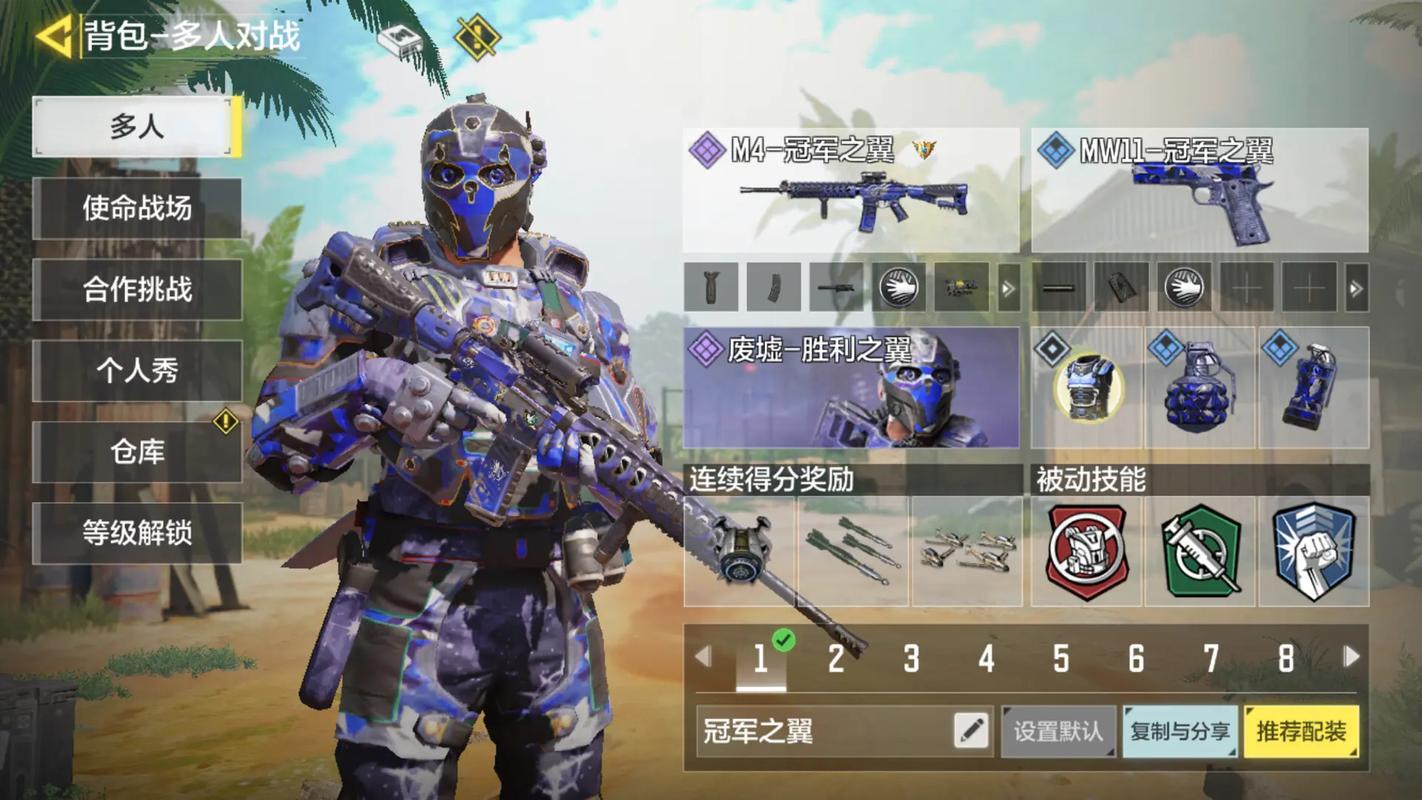Open 复制与分享 copy and share
Viewport: 1422px width, 800px height.
tap(1180, 731)
